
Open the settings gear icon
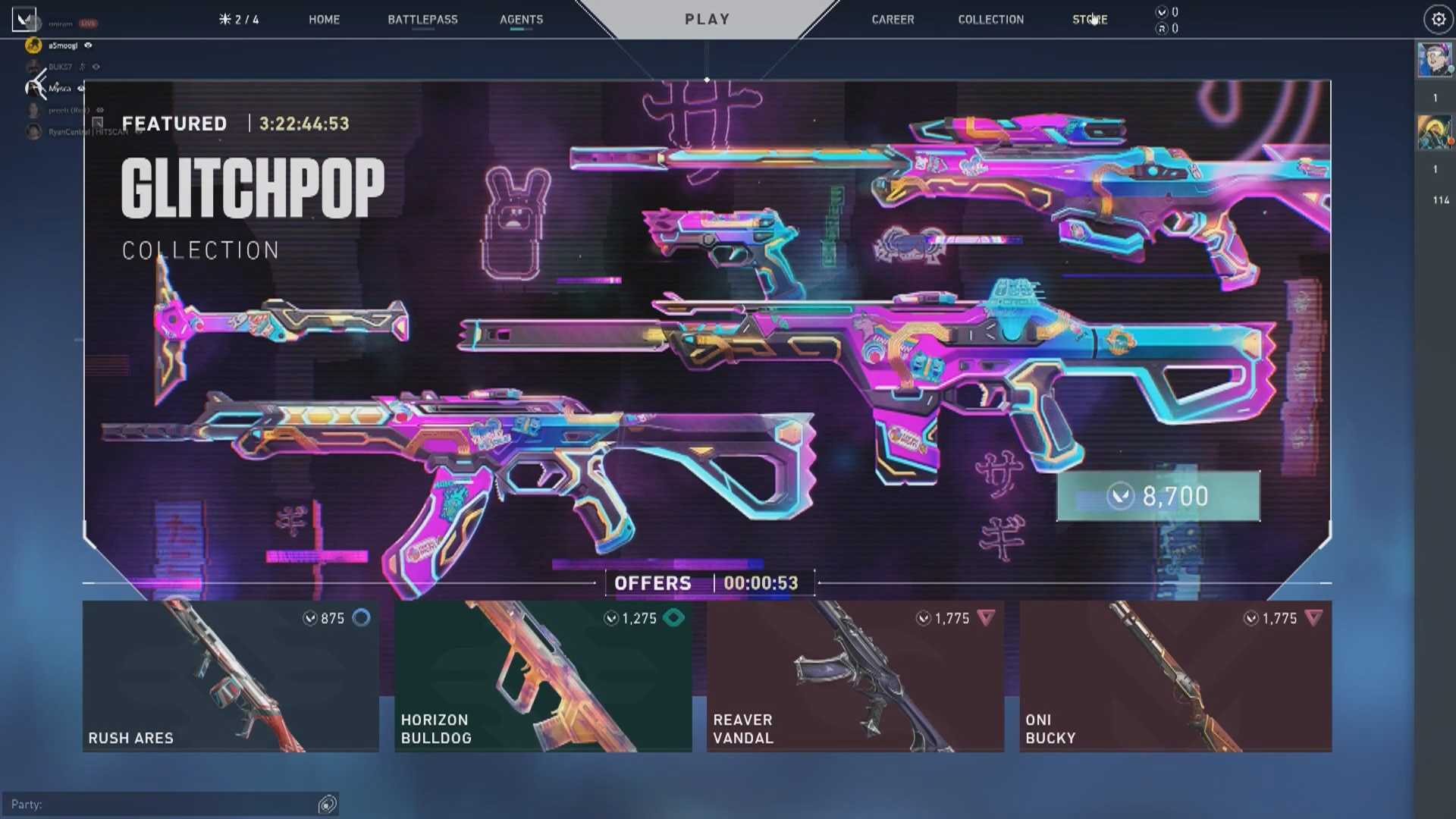tap(1438, 20)
